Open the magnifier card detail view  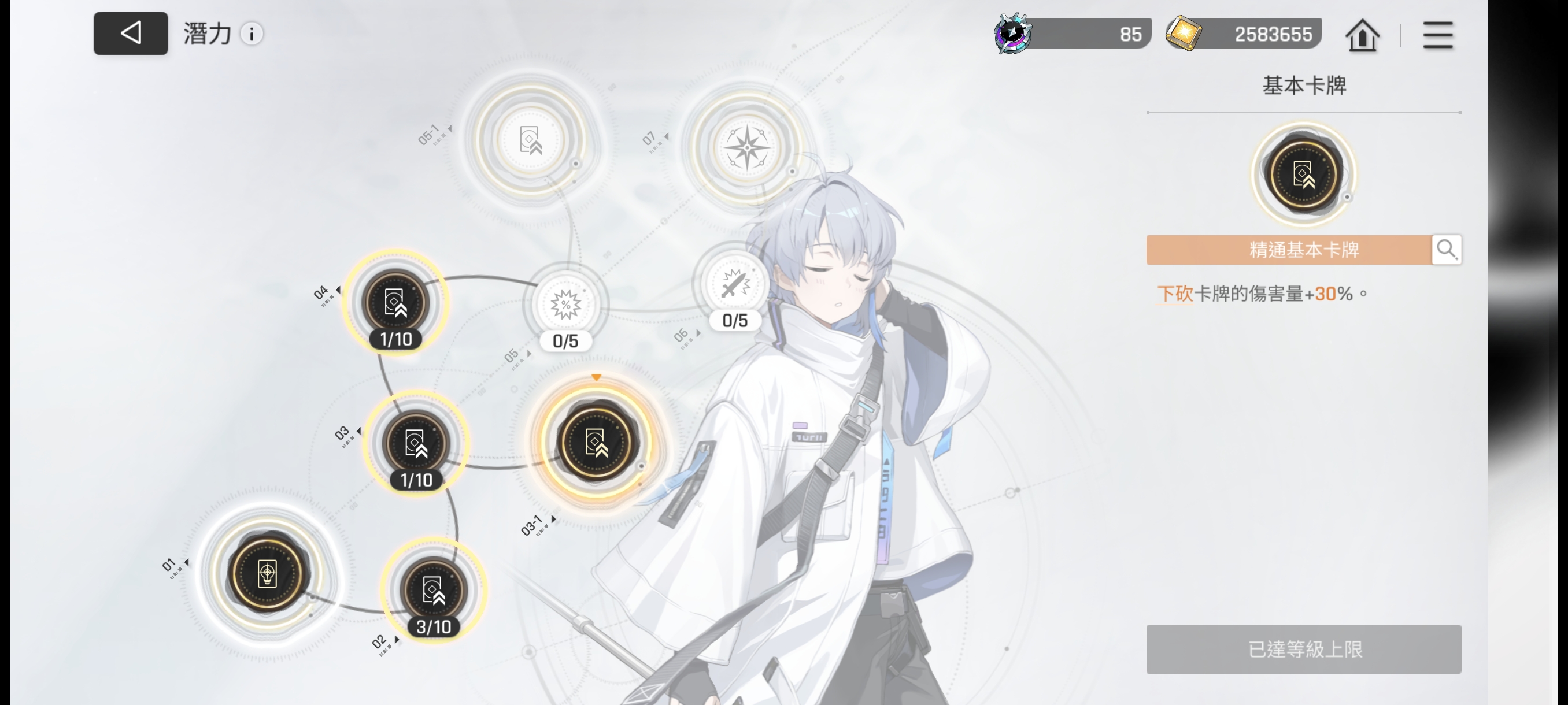pyautogui.click(x=1446, y=250)
